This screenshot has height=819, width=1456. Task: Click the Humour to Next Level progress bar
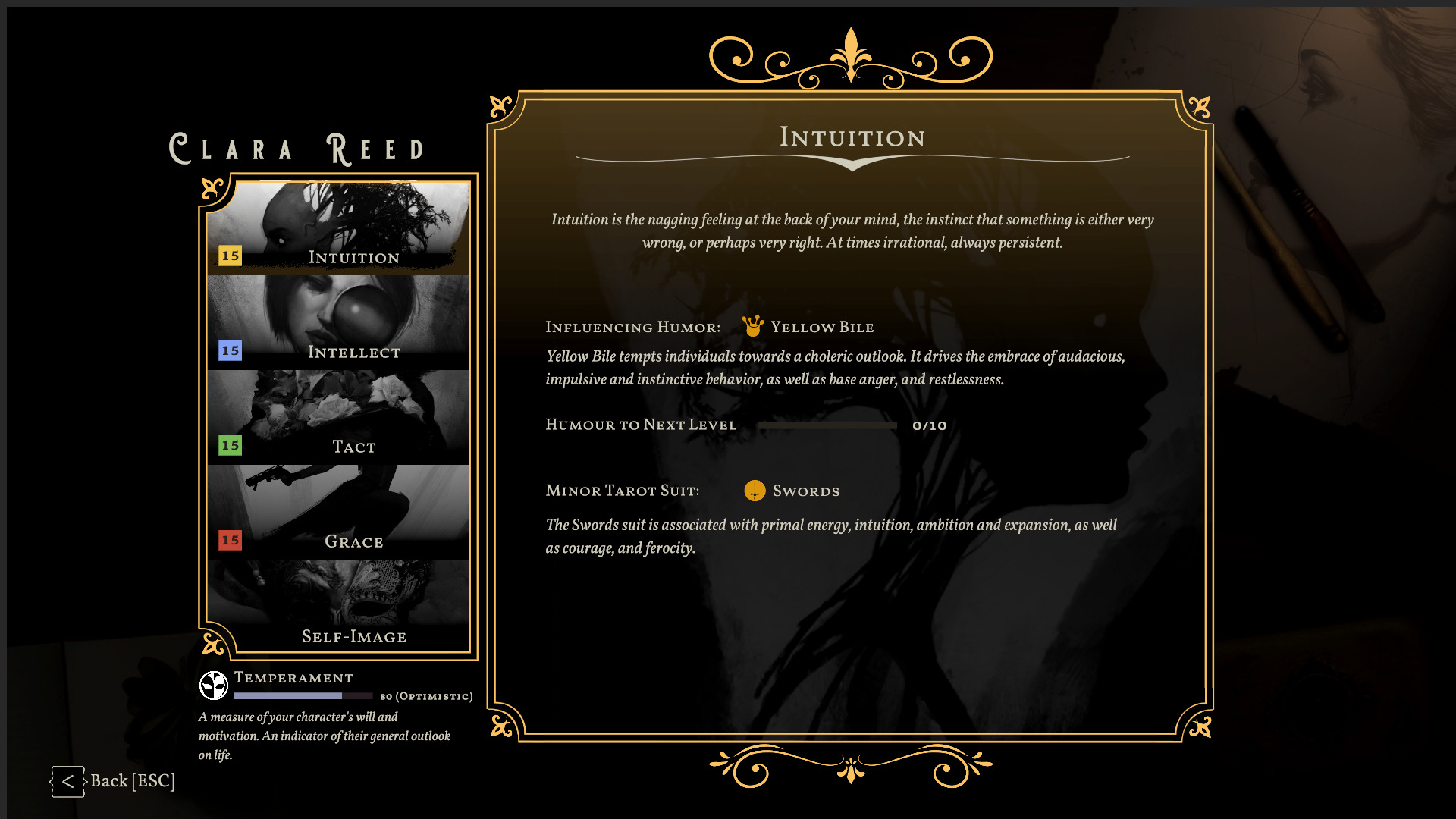pos(828,425)
